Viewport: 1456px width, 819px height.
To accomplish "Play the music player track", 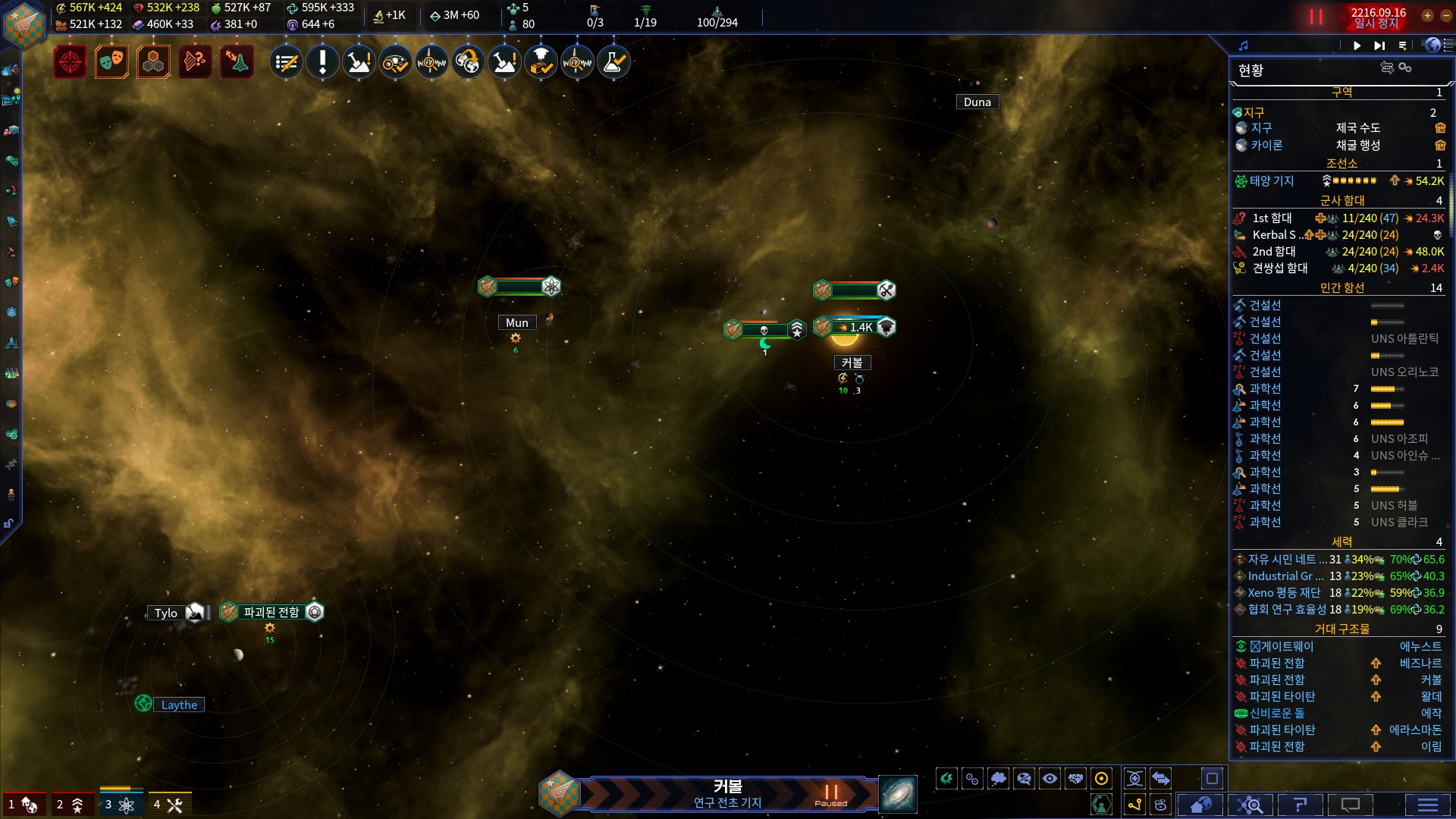I will [1357, 45].
